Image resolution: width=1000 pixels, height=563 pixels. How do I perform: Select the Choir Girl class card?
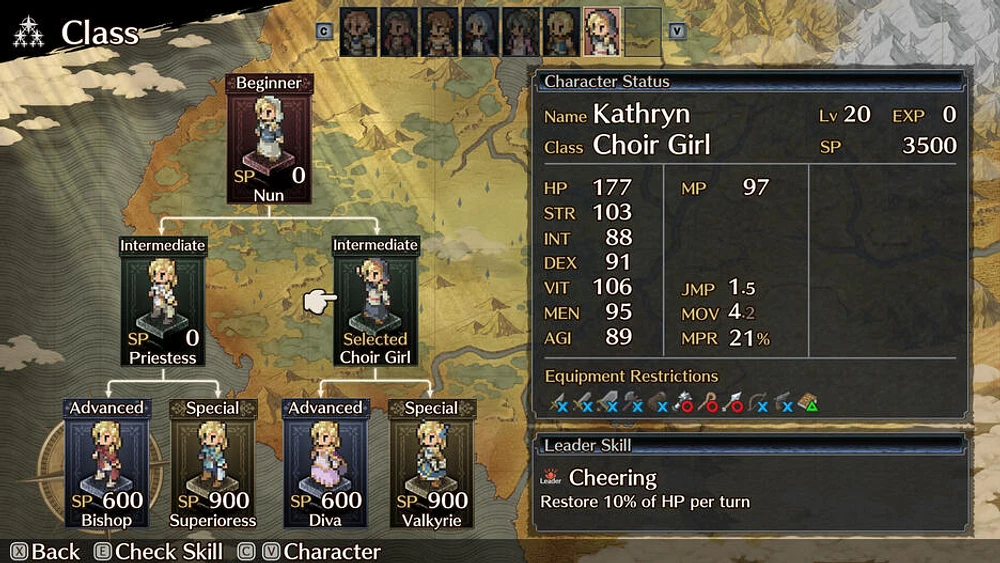point(374,300)
